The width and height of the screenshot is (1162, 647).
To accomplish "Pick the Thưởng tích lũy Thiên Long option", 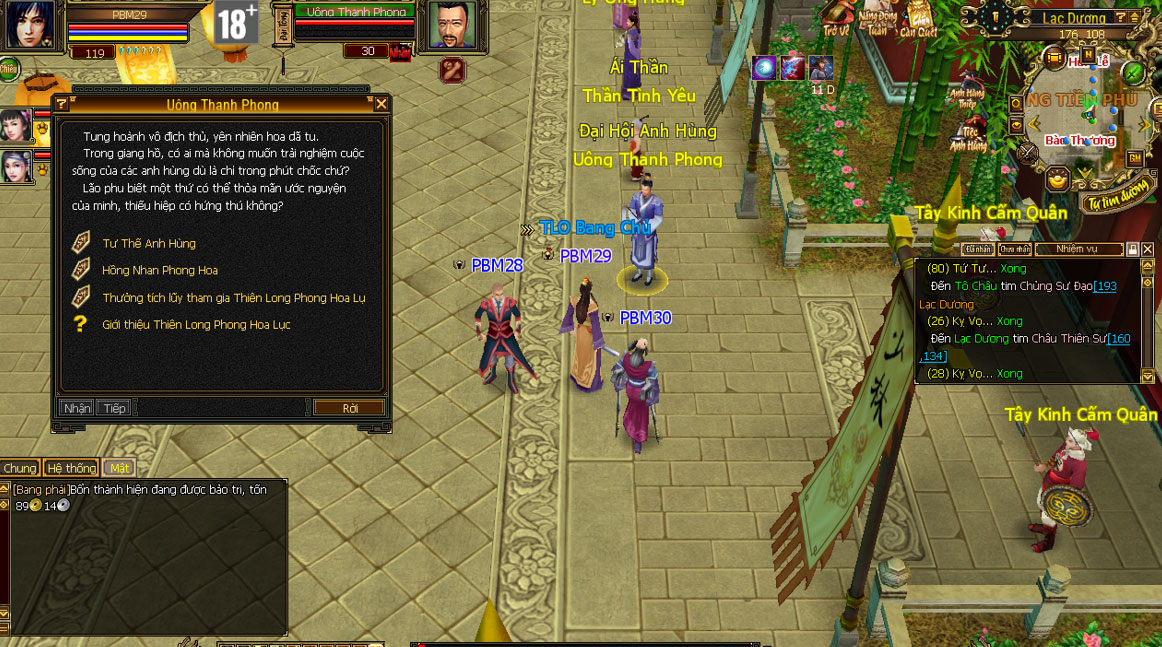I will (x=233, y=298).
